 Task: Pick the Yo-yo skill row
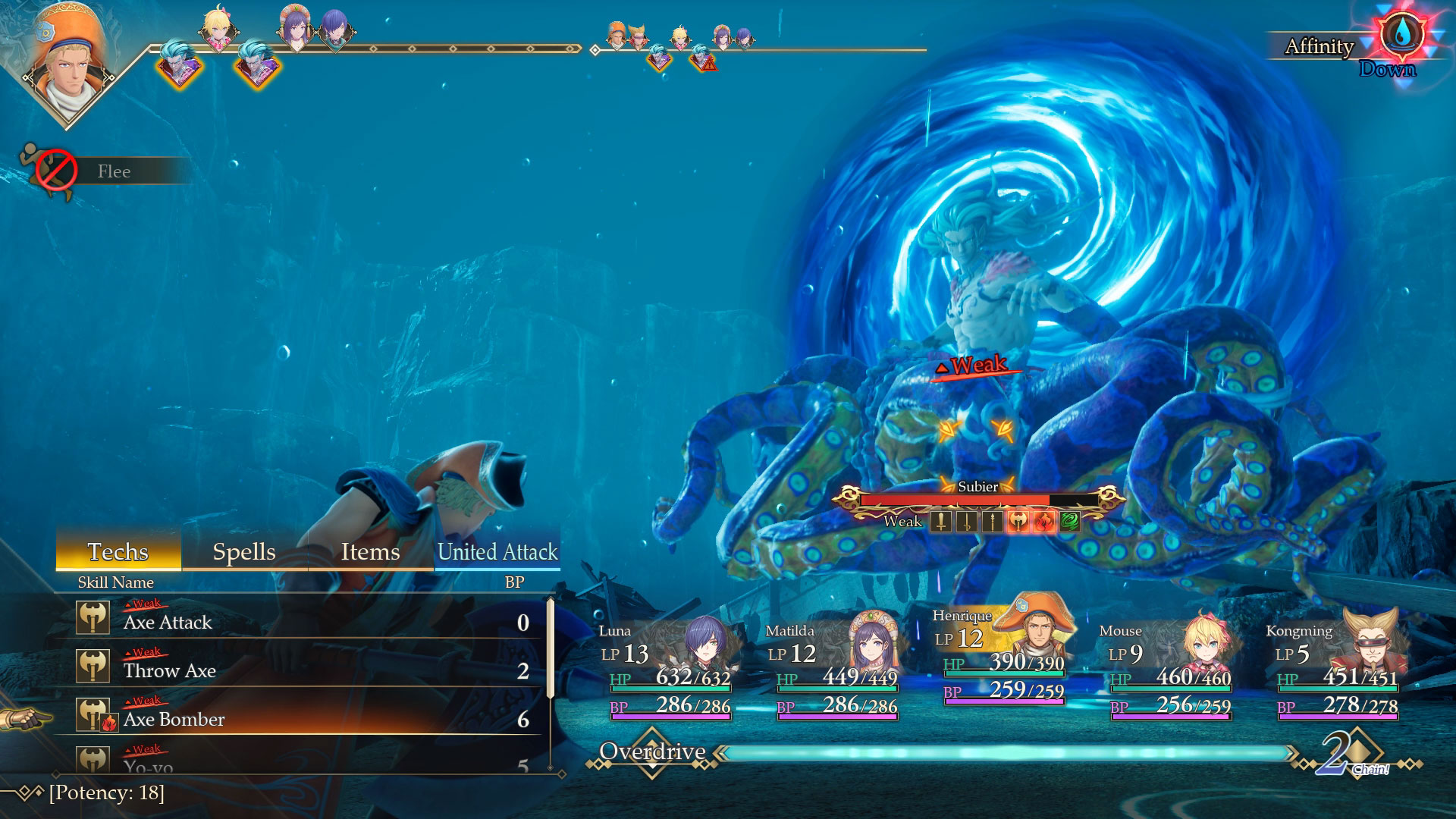(303, 761)
